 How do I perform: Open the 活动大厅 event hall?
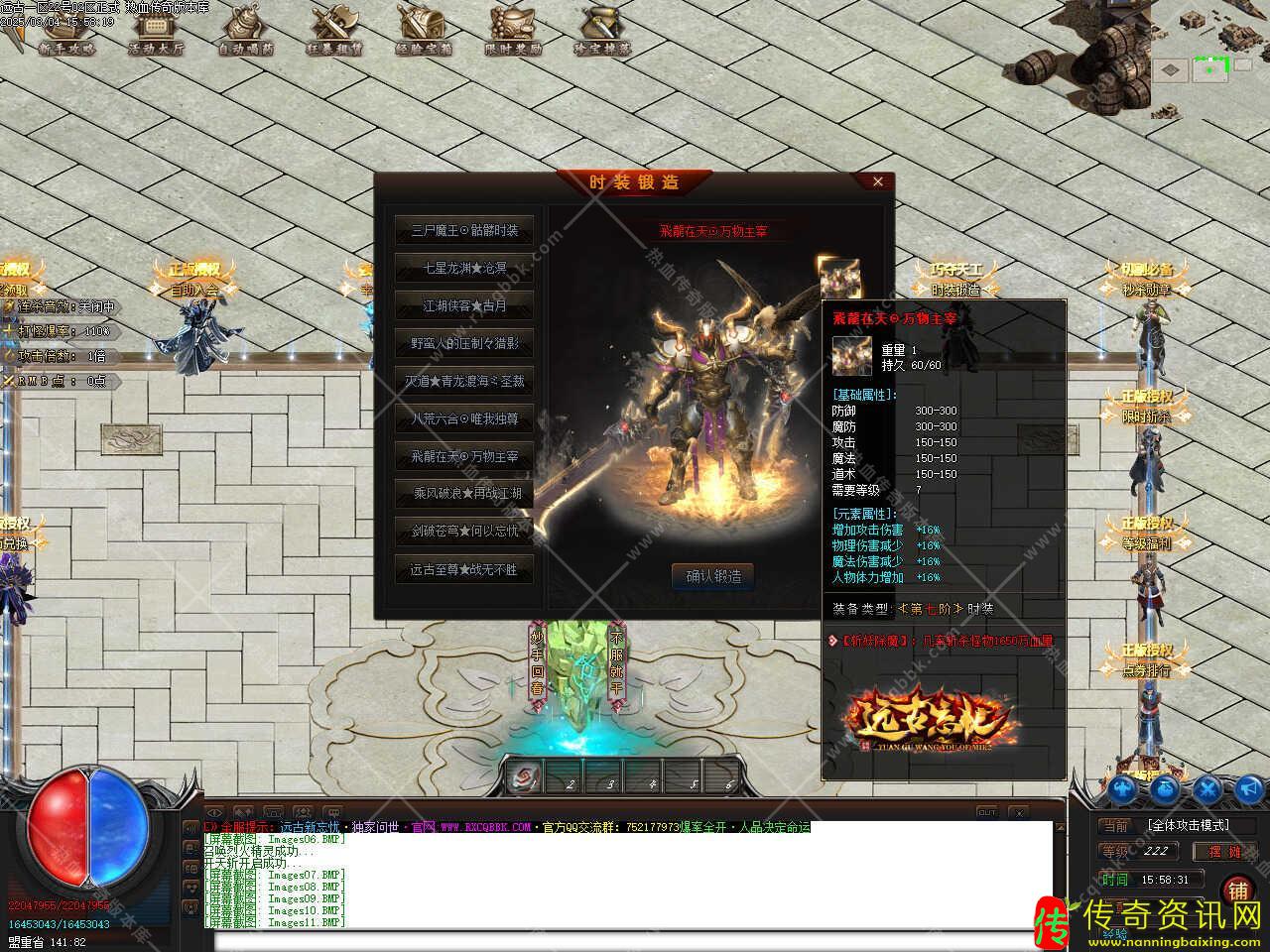coord(156,30)
